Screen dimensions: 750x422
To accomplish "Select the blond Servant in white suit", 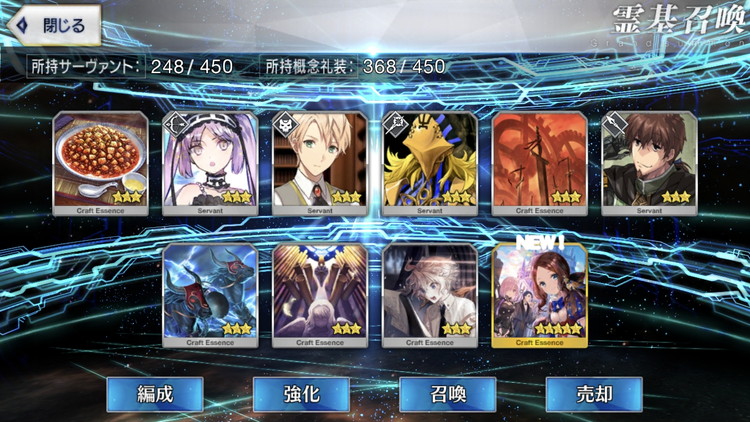I will (320, 160).
